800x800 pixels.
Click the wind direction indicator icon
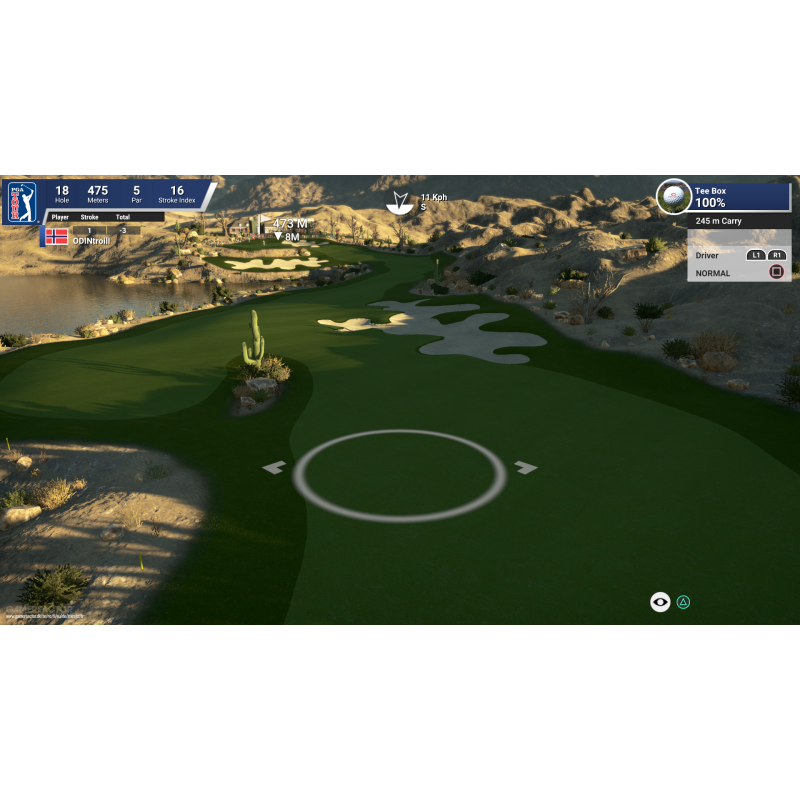[x=401, y=201]
